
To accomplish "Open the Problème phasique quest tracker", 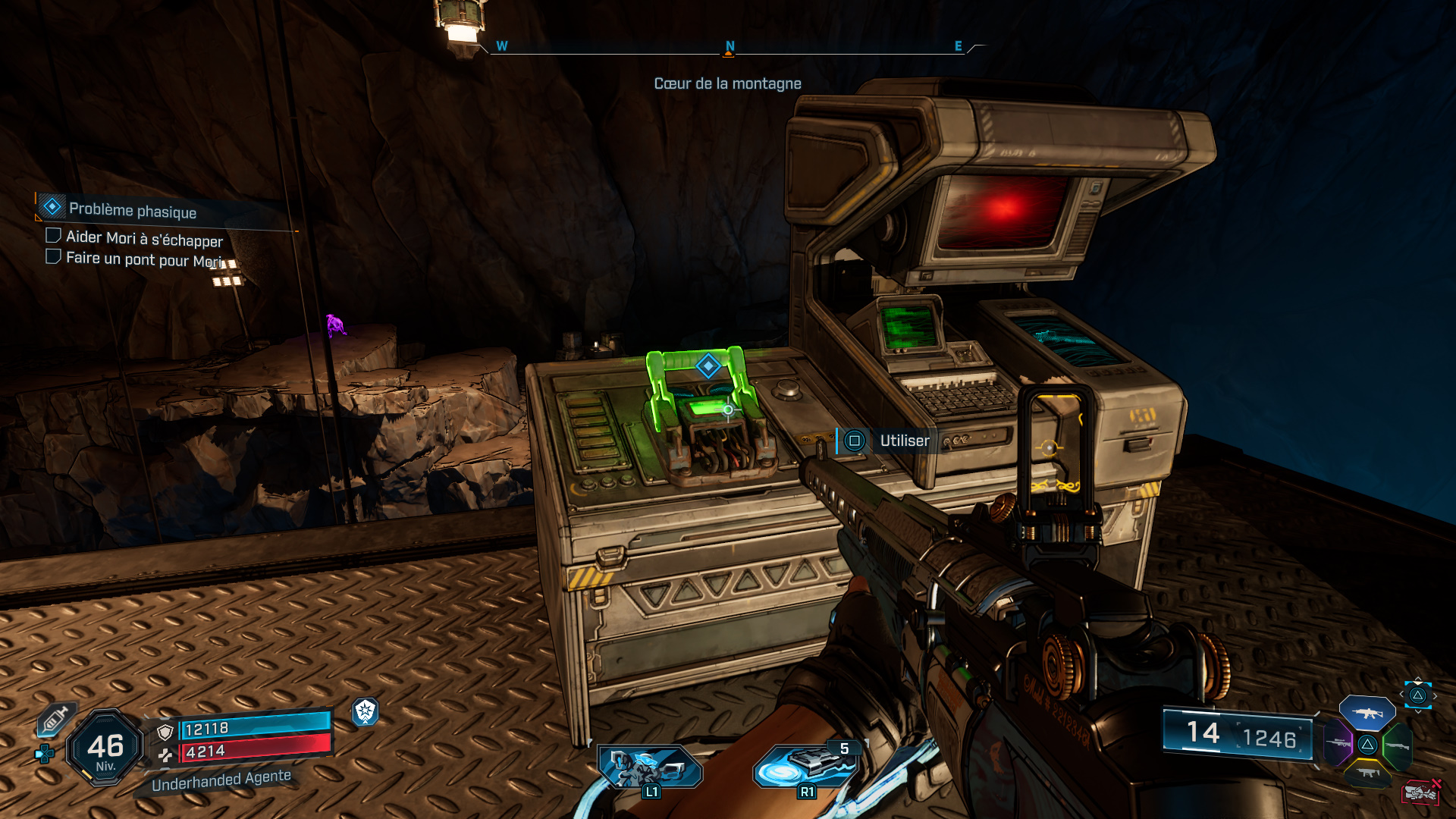I will coord(133,210).
